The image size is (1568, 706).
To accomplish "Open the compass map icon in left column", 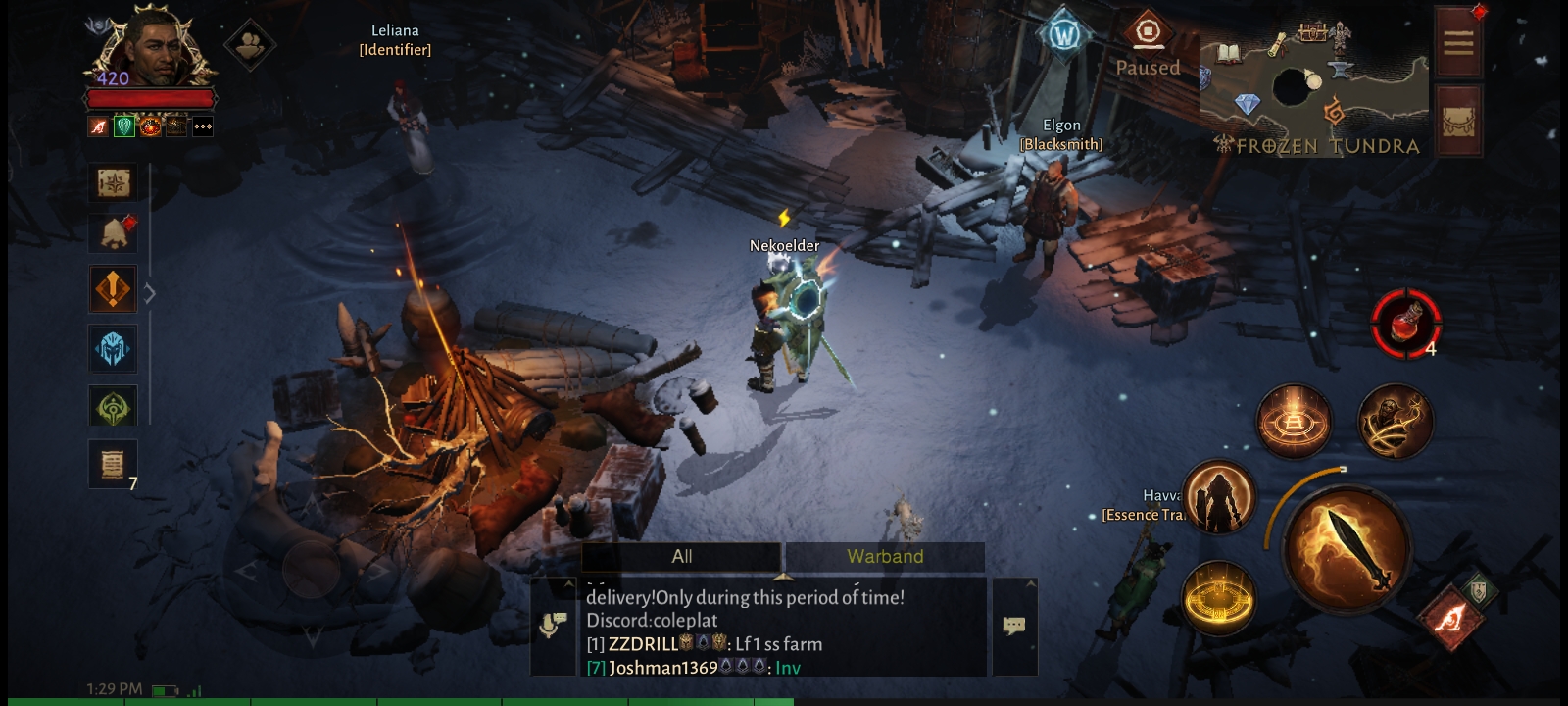I will click(113, 182).
